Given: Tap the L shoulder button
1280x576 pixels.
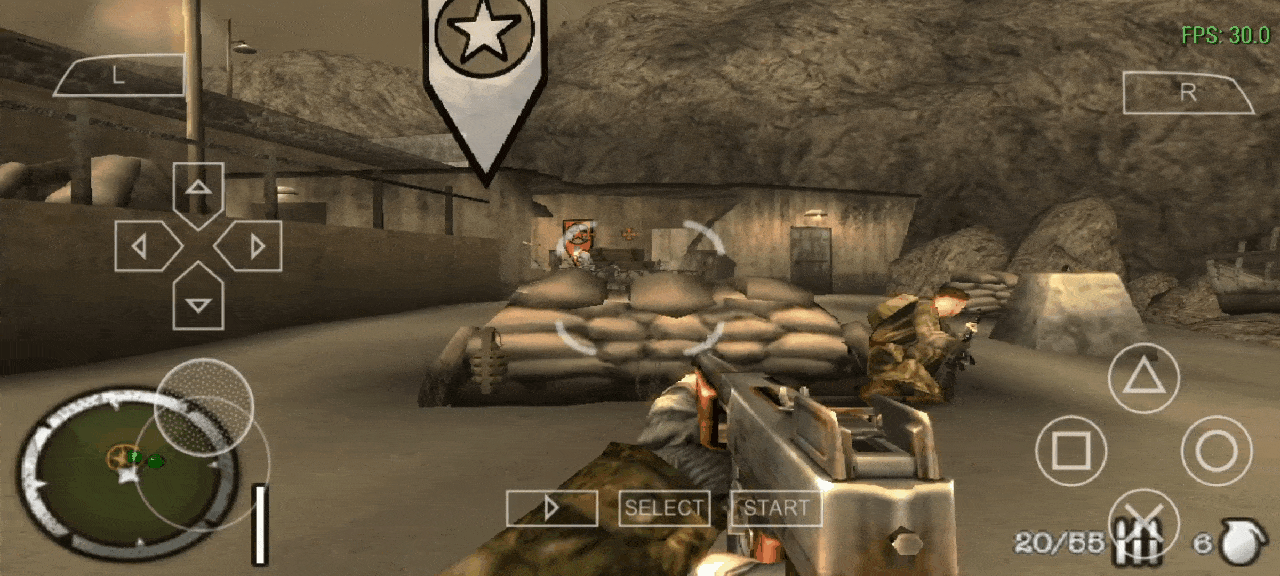Looking at the screenshot, I should click(119, 77).
